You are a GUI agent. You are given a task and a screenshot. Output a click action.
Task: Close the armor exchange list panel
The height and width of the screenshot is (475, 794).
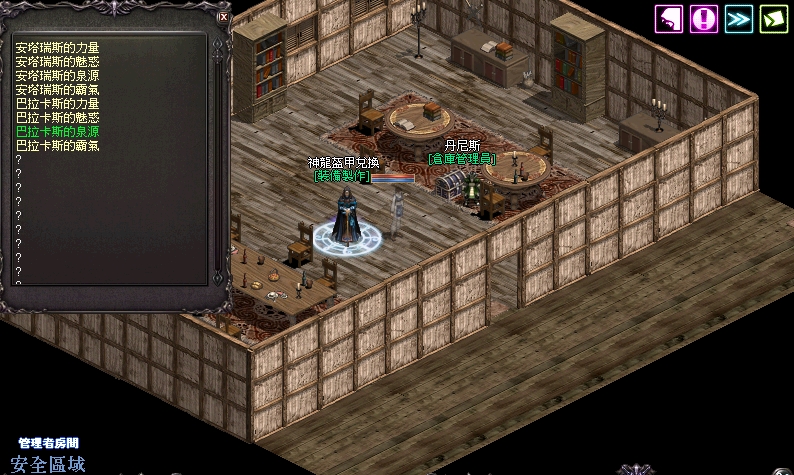(223, 17)
